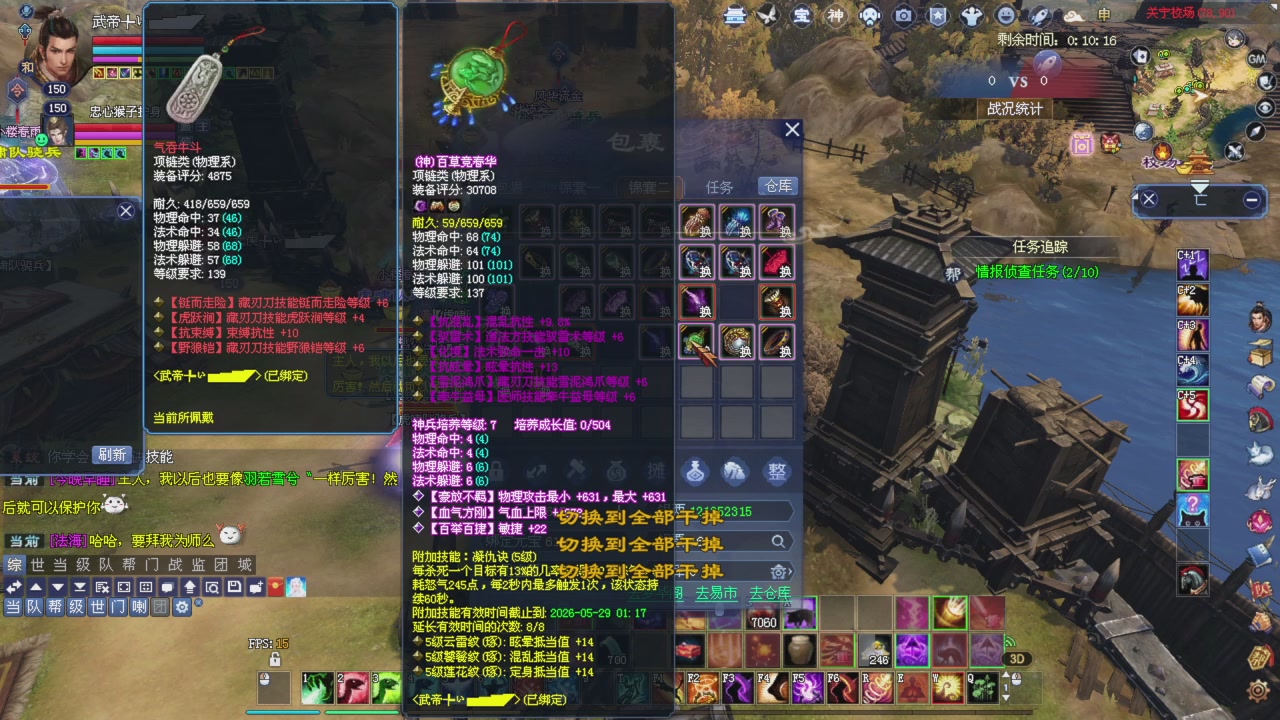Screen dimensions: 1280x720
Task: Click the 宝 treasure icon in the top bar
Action: coord(800,17)
